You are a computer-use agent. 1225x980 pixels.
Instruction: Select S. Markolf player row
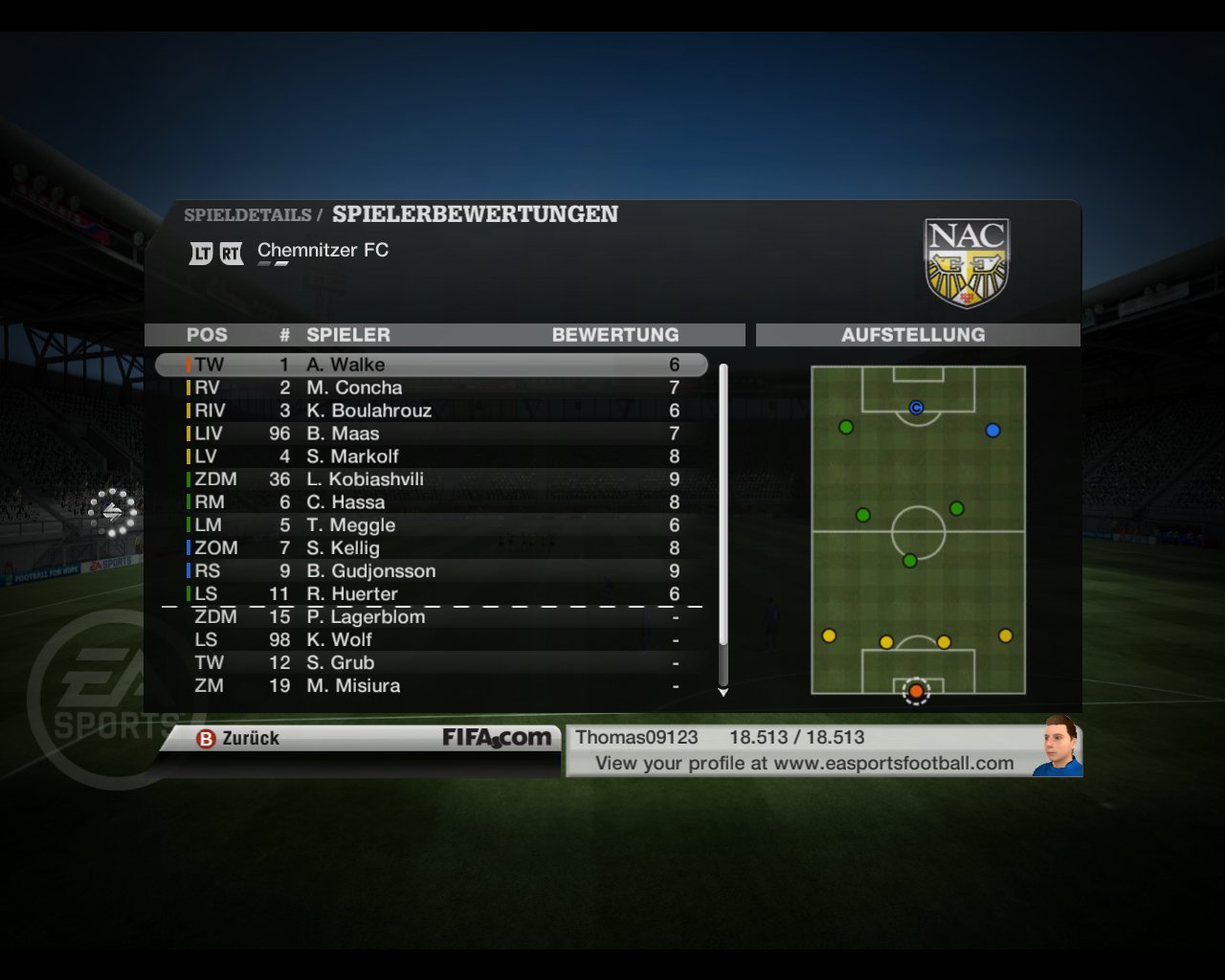[431, 457]
